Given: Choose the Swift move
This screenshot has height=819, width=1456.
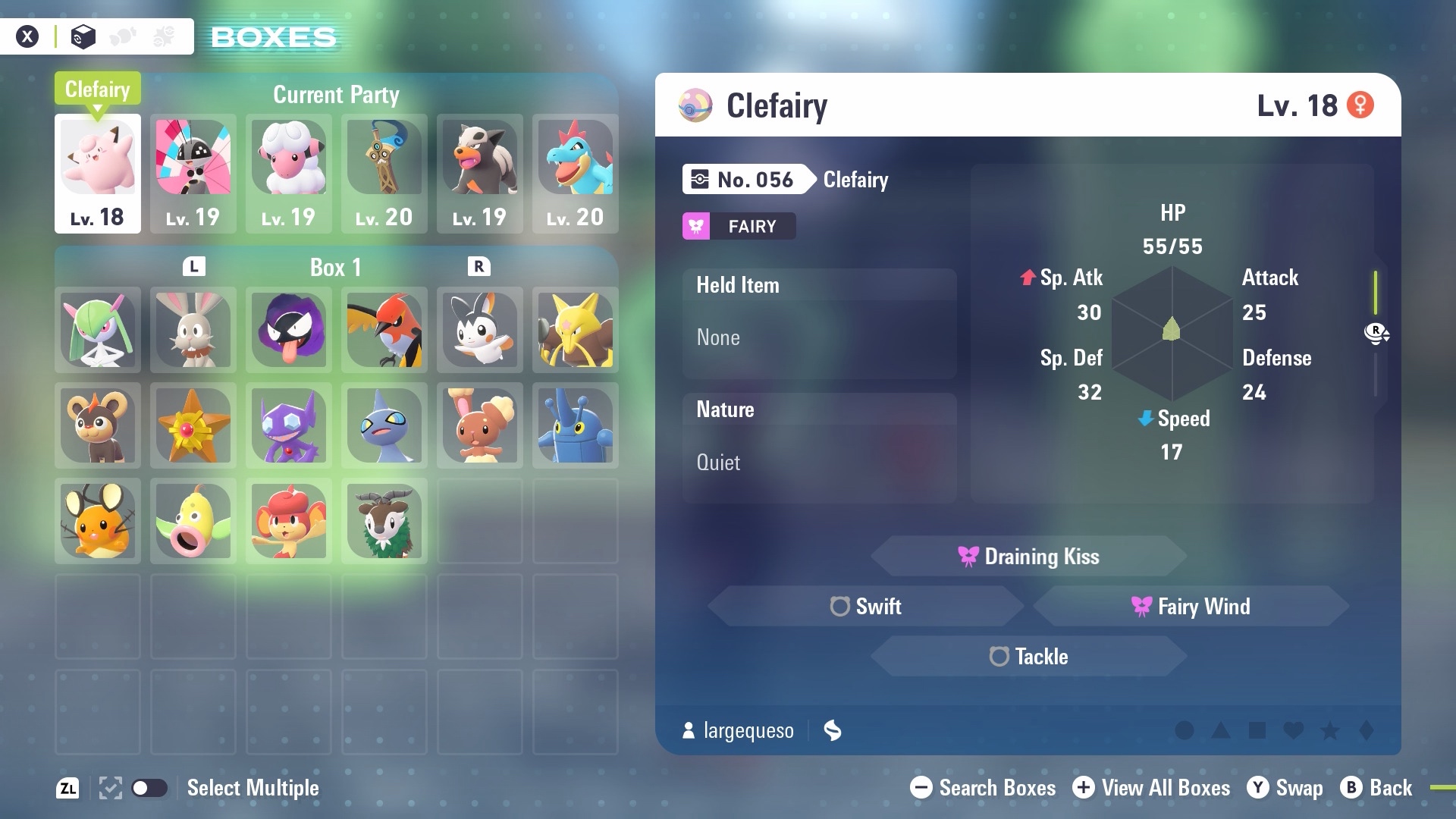Looking at the screenshot, I should [866, 607].
